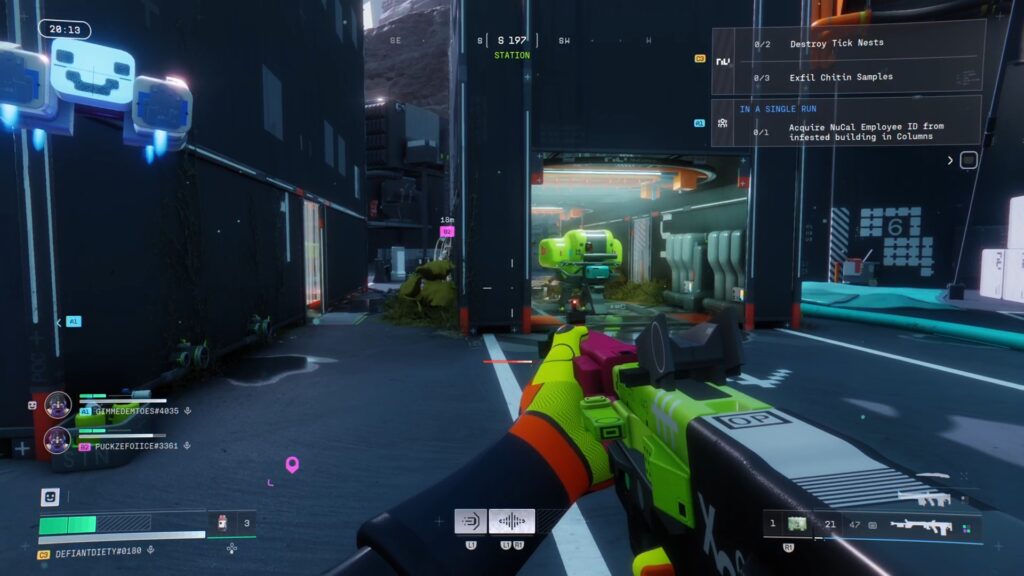Activate the left dash ability icon
The image size is (1024, 576).
click(470, 521)
